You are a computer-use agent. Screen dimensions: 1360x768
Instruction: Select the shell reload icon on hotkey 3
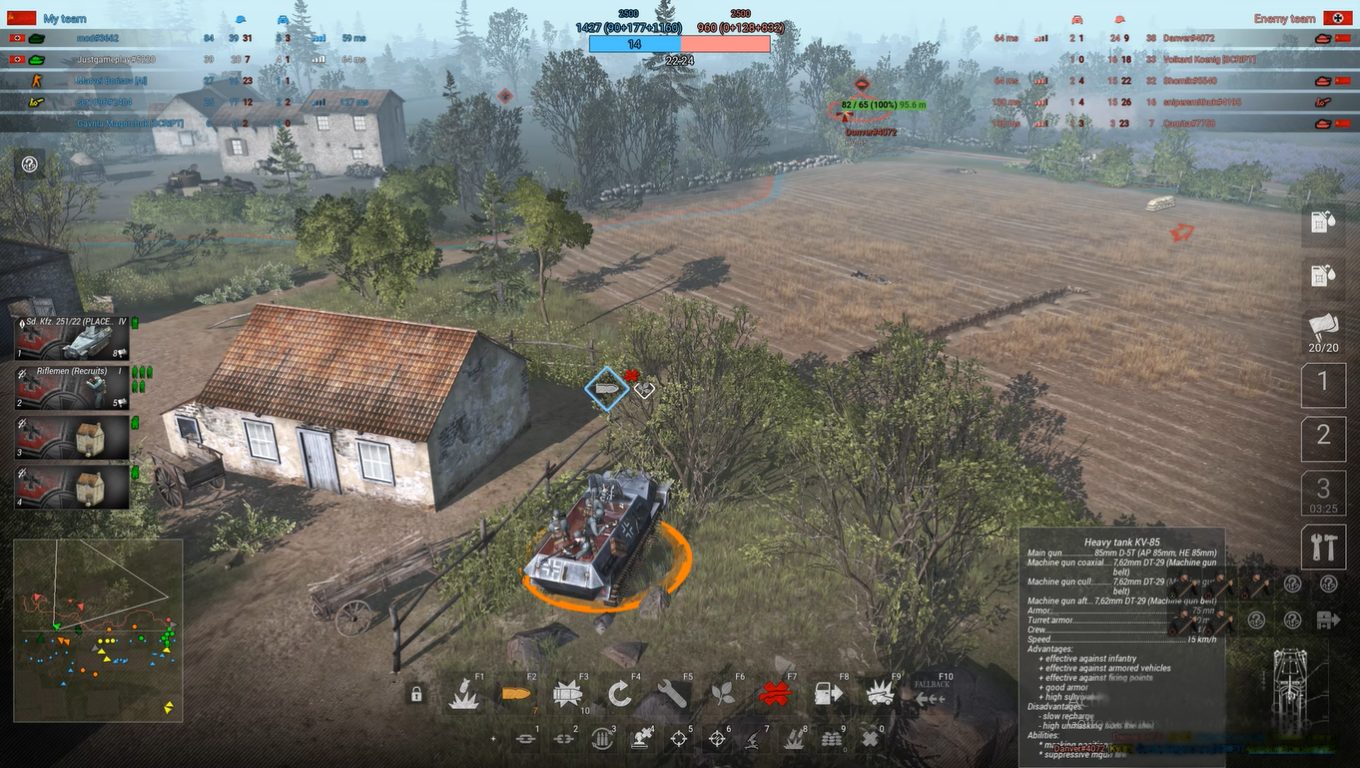[x=602, y=738]
